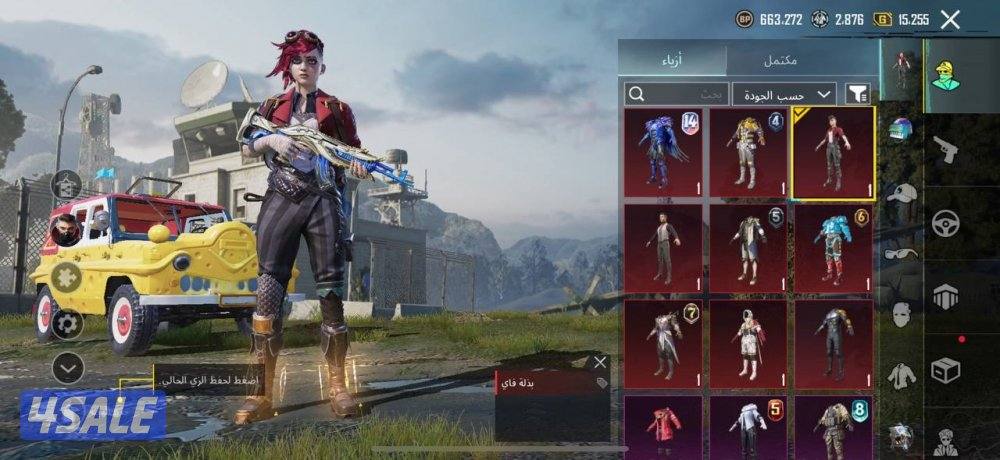
Task: Select the white hooded robe outfit
Action: pos(747,343)
